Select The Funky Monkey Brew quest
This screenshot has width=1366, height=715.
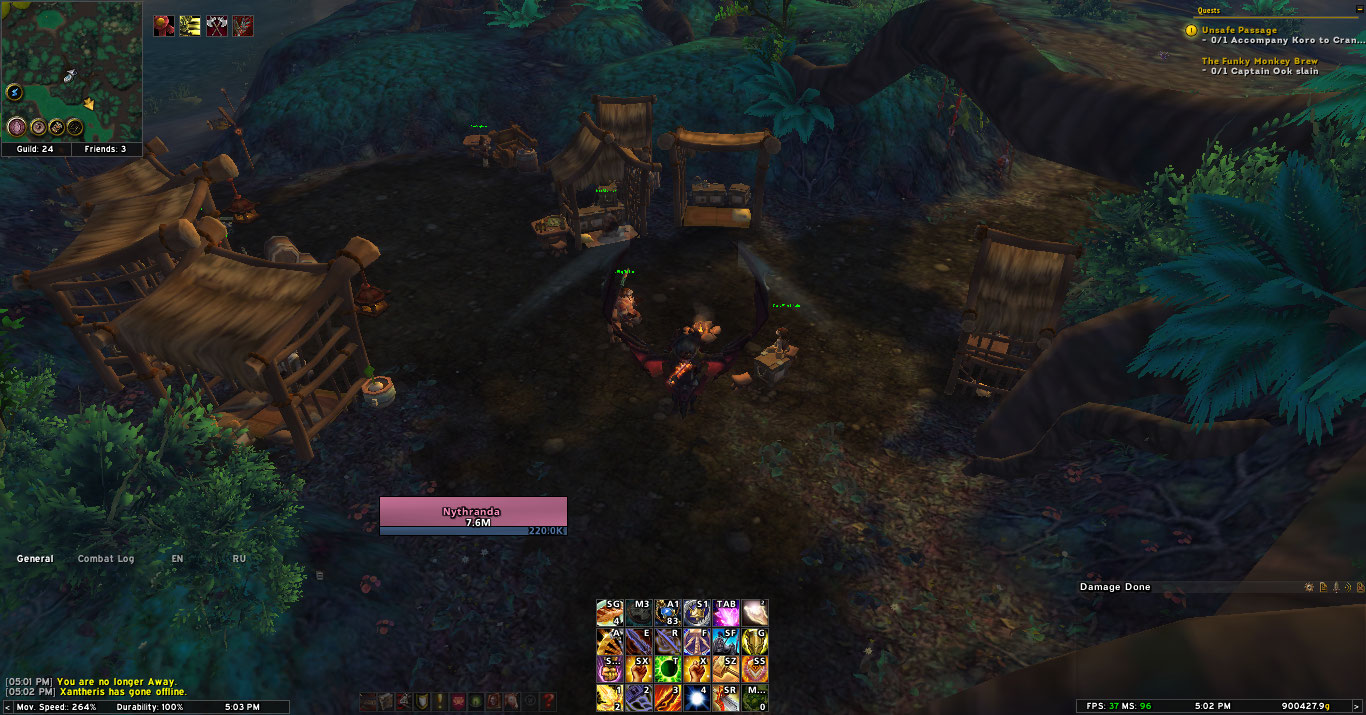point(1259,61)
